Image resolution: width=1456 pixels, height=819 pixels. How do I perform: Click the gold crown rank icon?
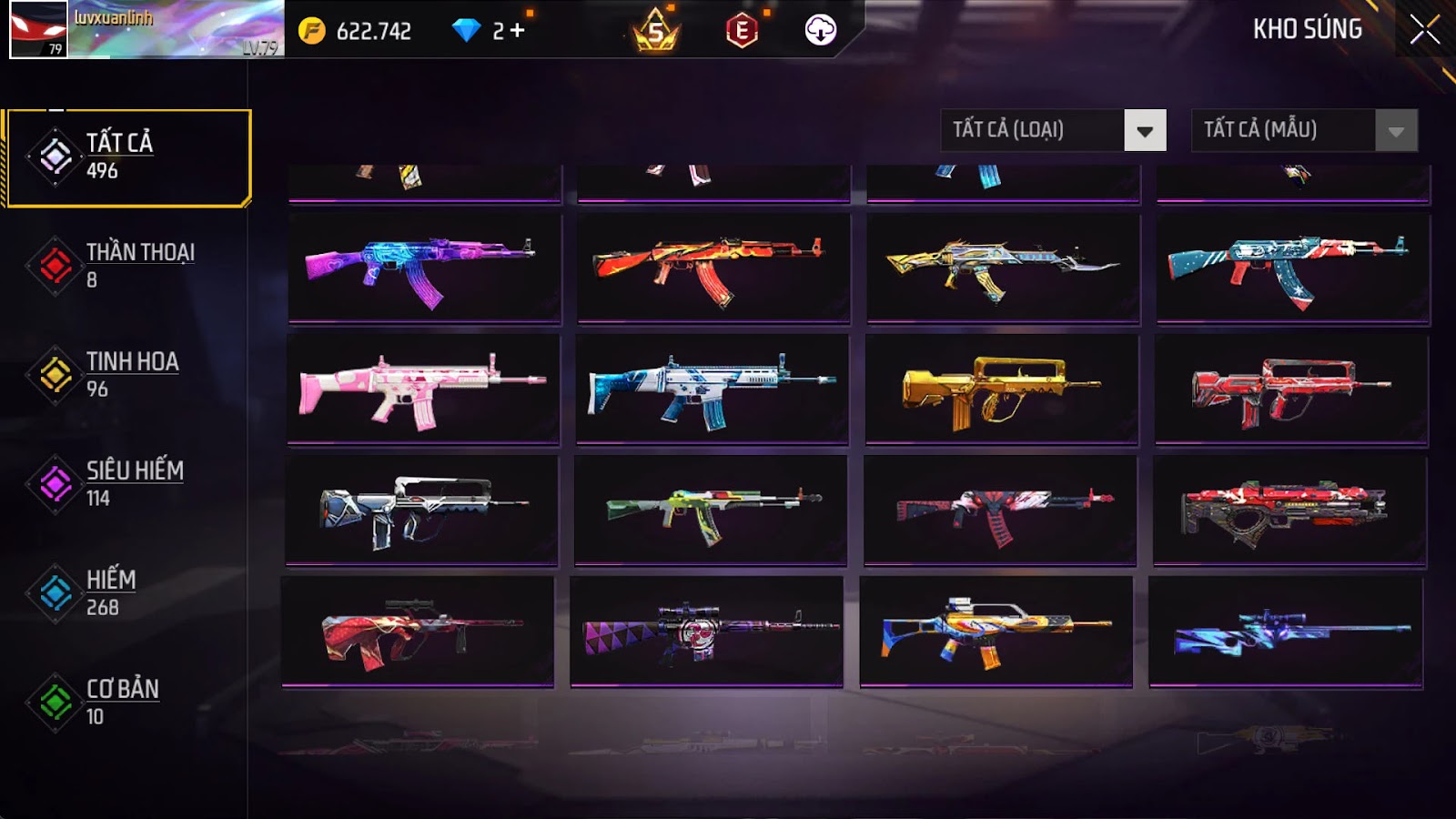click(x=656, y=31)
